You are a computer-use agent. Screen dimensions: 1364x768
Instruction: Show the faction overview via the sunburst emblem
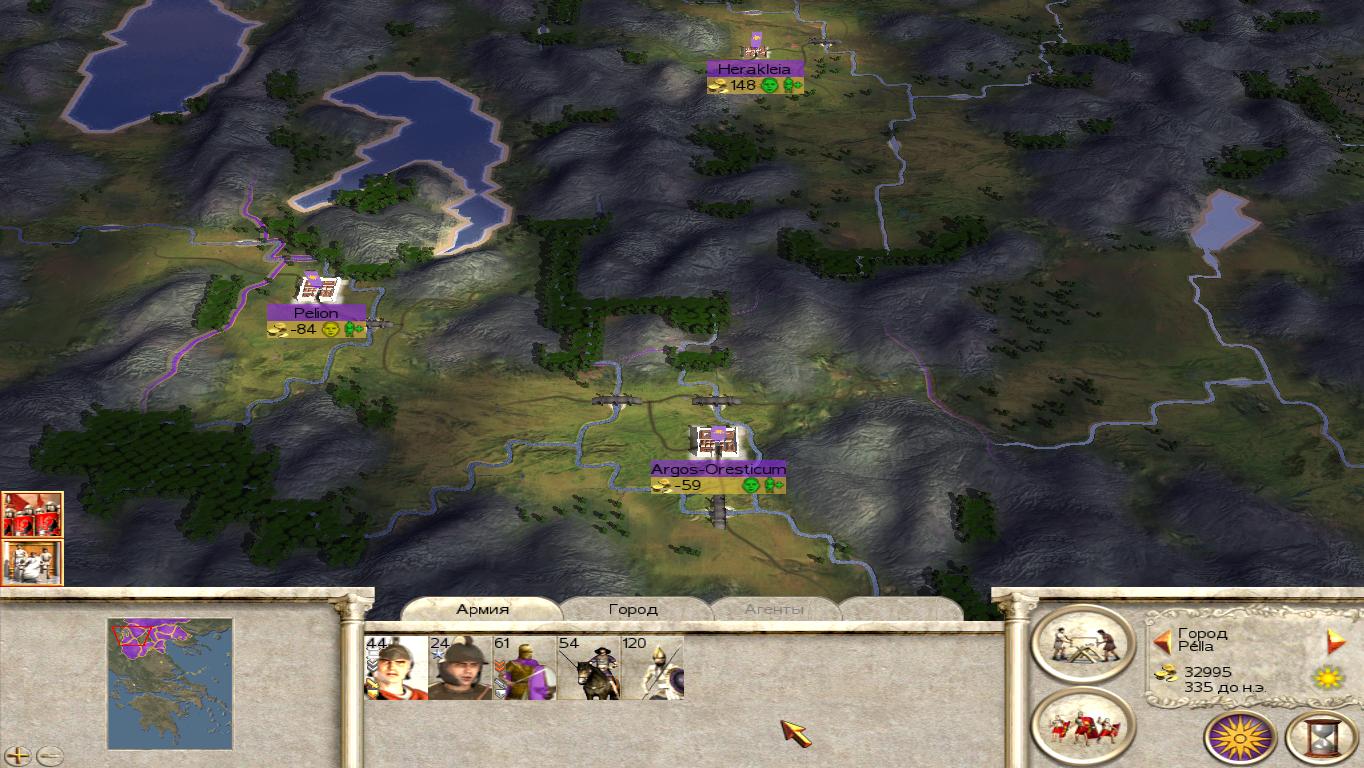coord(1240,738)
